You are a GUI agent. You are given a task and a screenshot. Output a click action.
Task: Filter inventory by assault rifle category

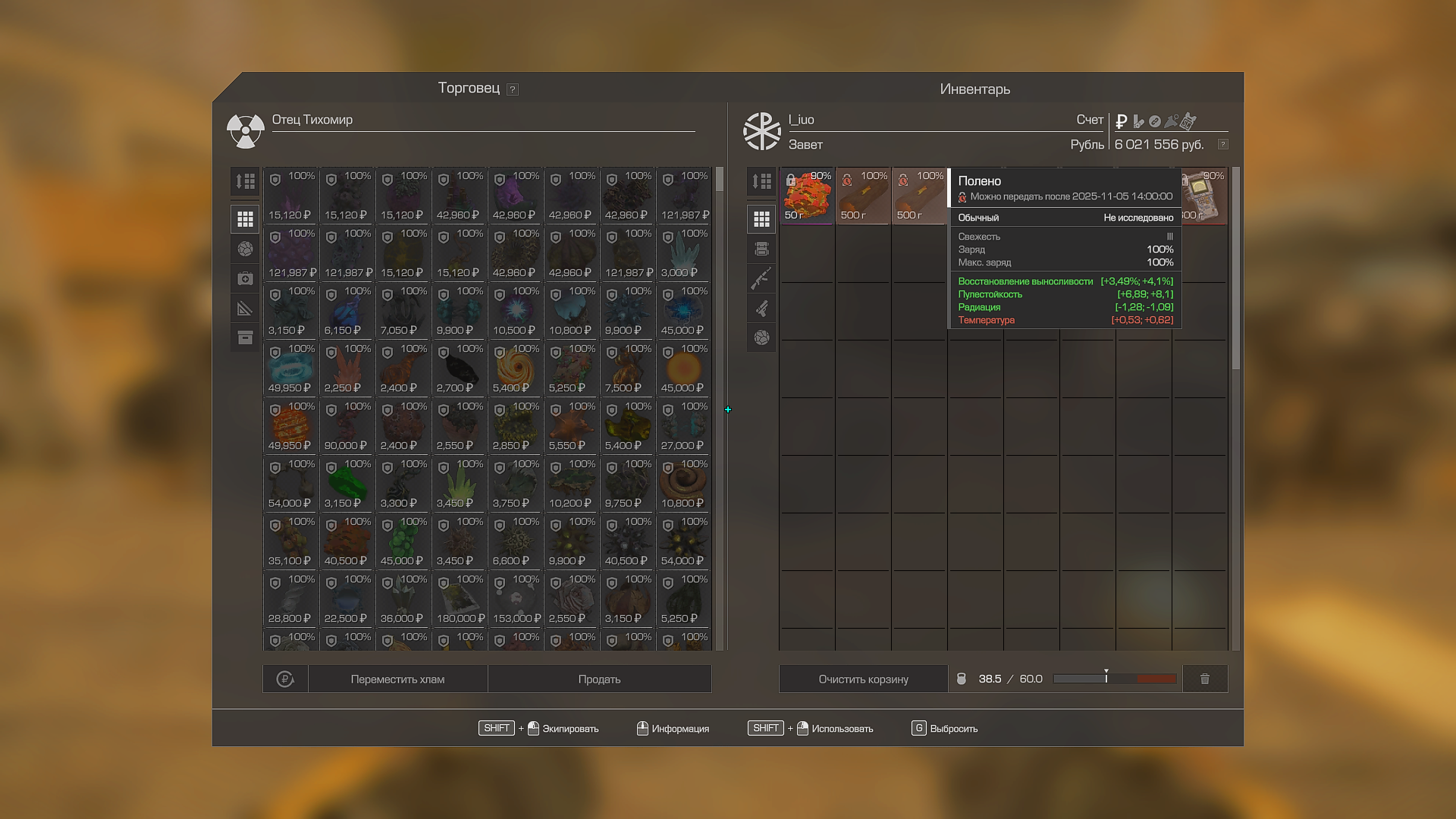pyautogui.click(x=761, y=278)
